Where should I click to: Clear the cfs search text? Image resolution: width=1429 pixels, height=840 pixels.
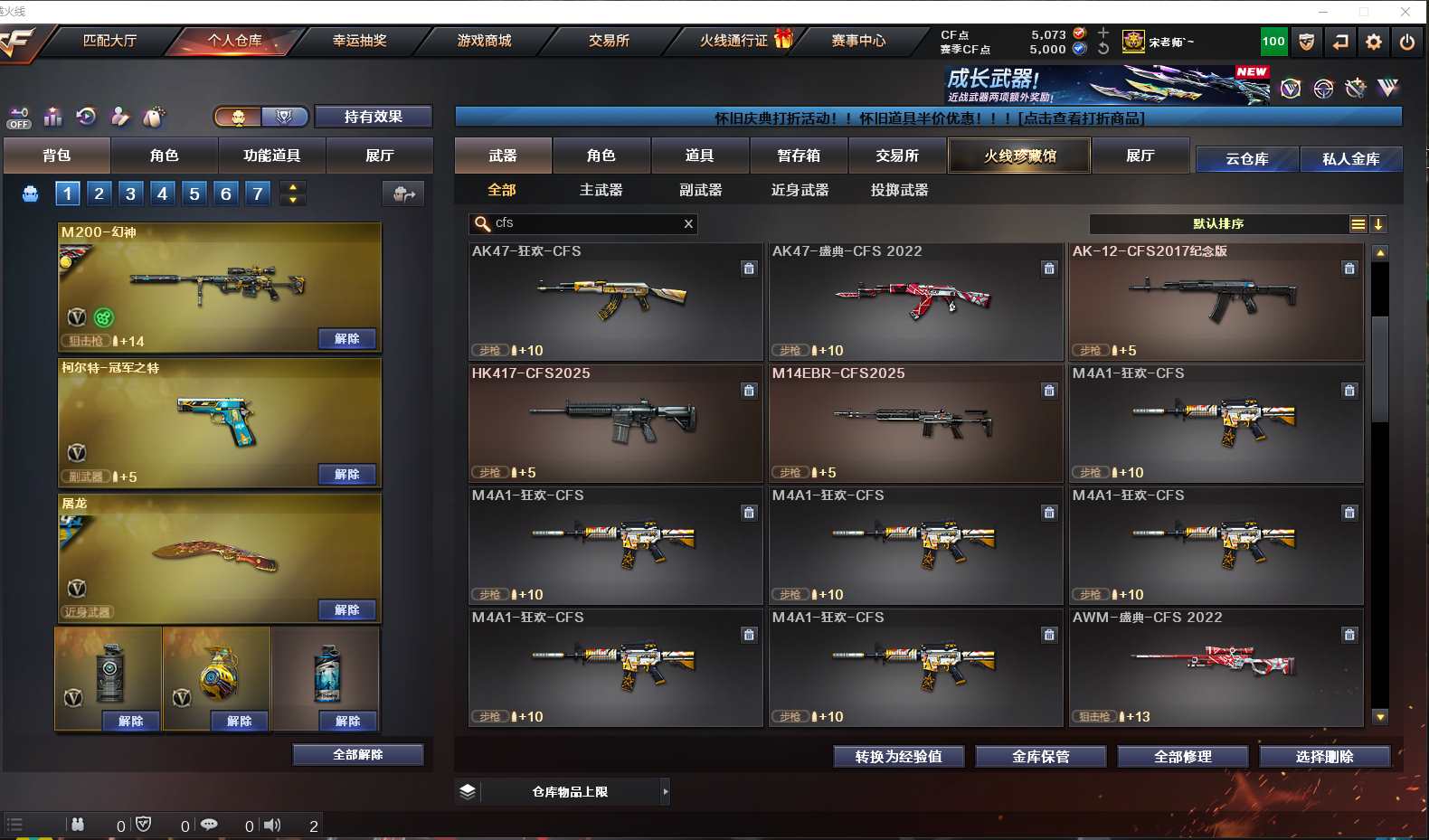pos(688,223)
